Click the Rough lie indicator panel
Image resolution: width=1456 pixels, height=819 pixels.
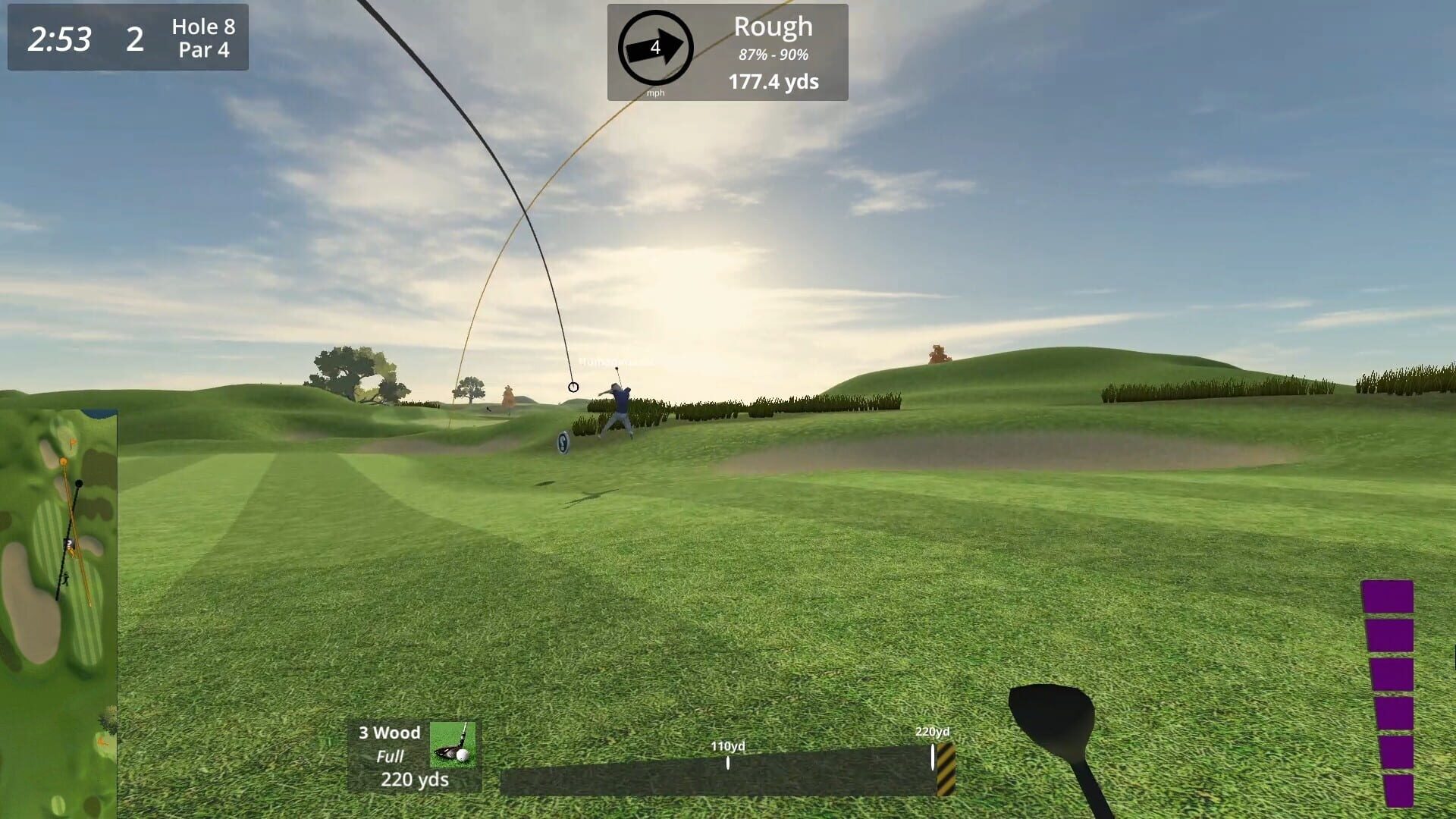(x=773, y=27)
